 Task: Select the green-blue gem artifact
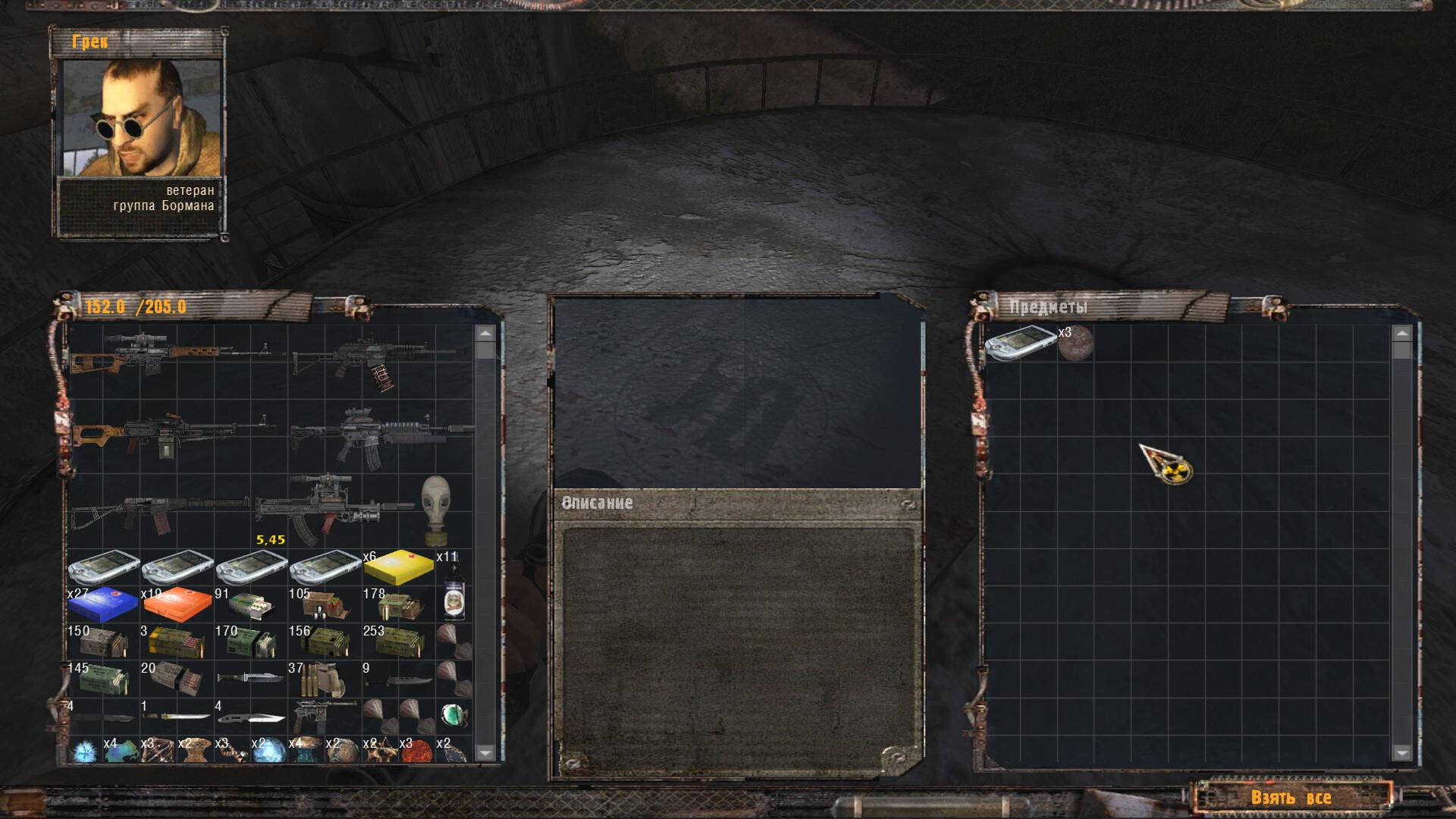pyautogui.click(x=453, y=715)
